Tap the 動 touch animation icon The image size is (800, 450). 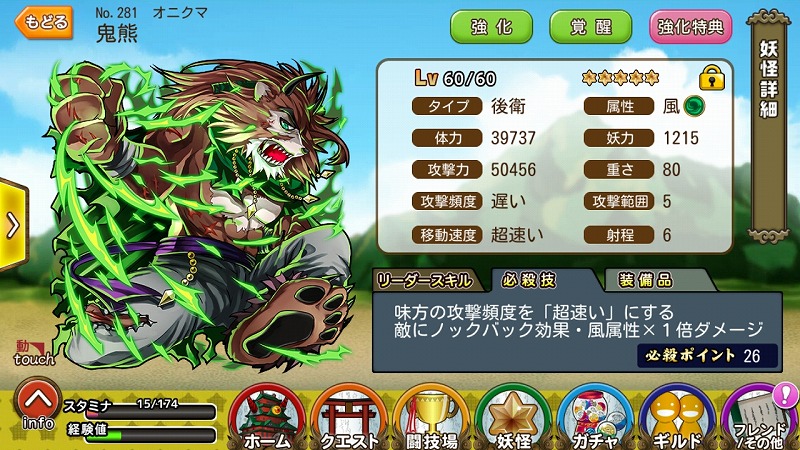point(34,353)
